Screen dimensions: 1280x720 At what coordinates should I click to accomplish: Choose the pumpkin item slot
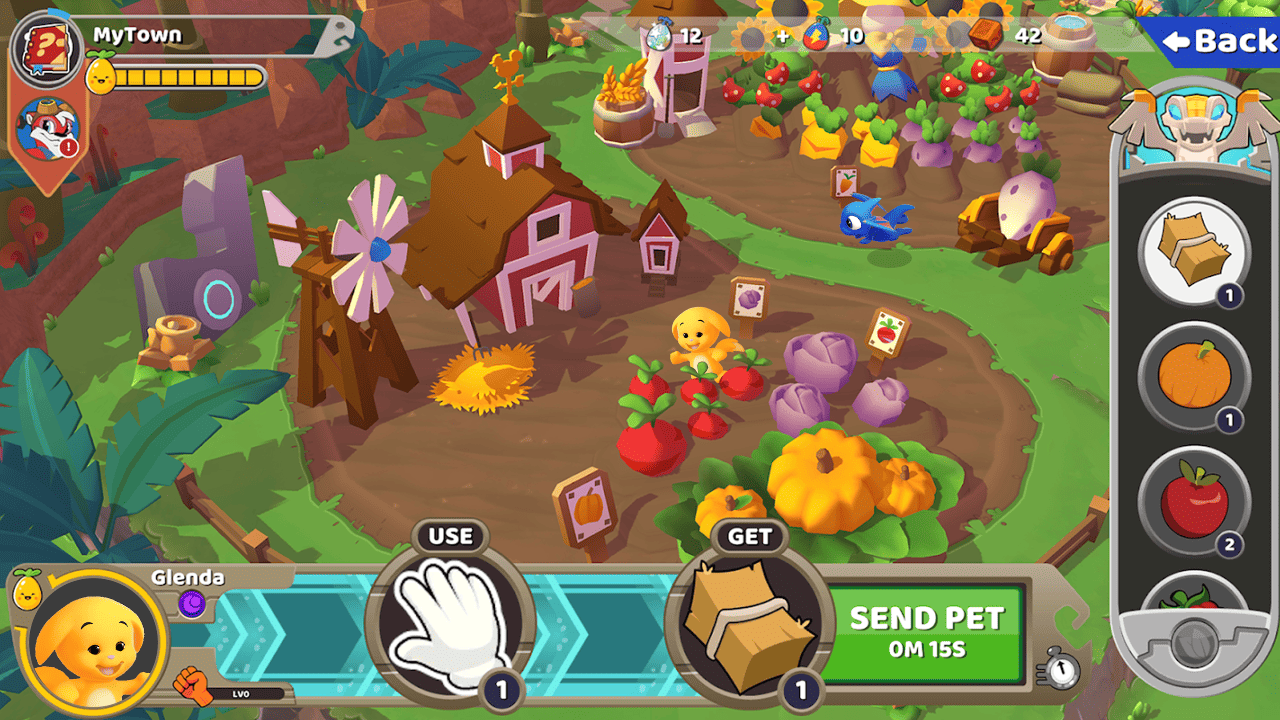pos(1194,377)
